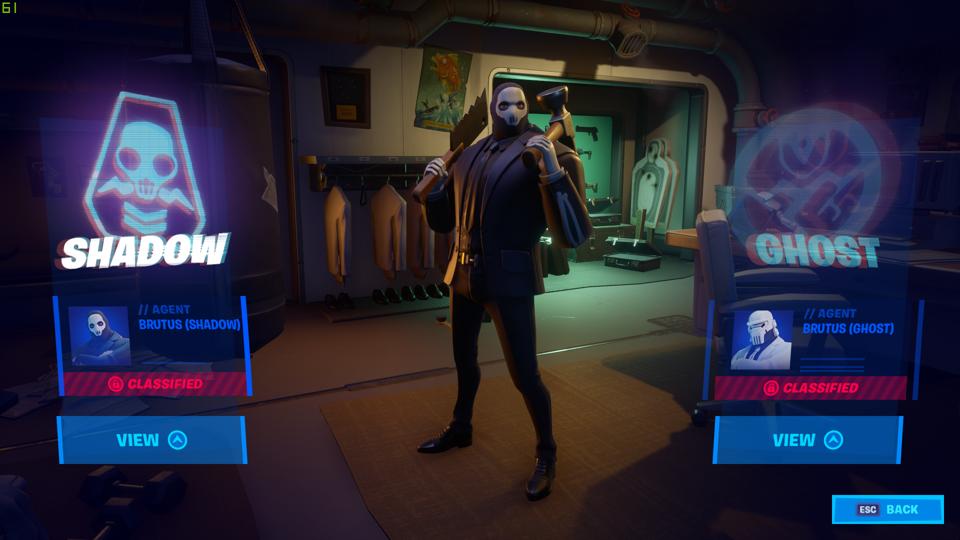Open the View button under Ghost
This screenshot has height=540, width=960.
pos(807,440)
